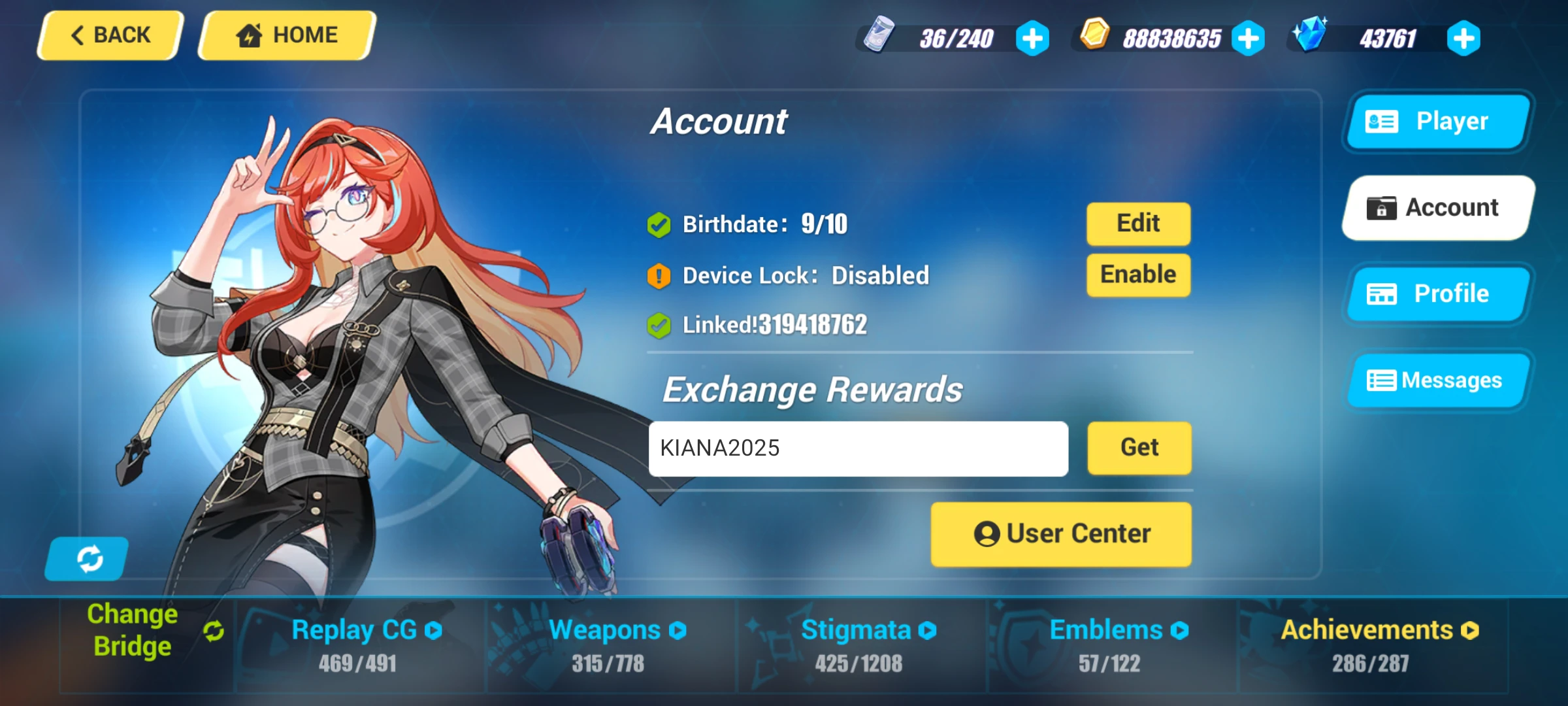
Task: Enable Device Lock
Action: (x=1137, y=274)
